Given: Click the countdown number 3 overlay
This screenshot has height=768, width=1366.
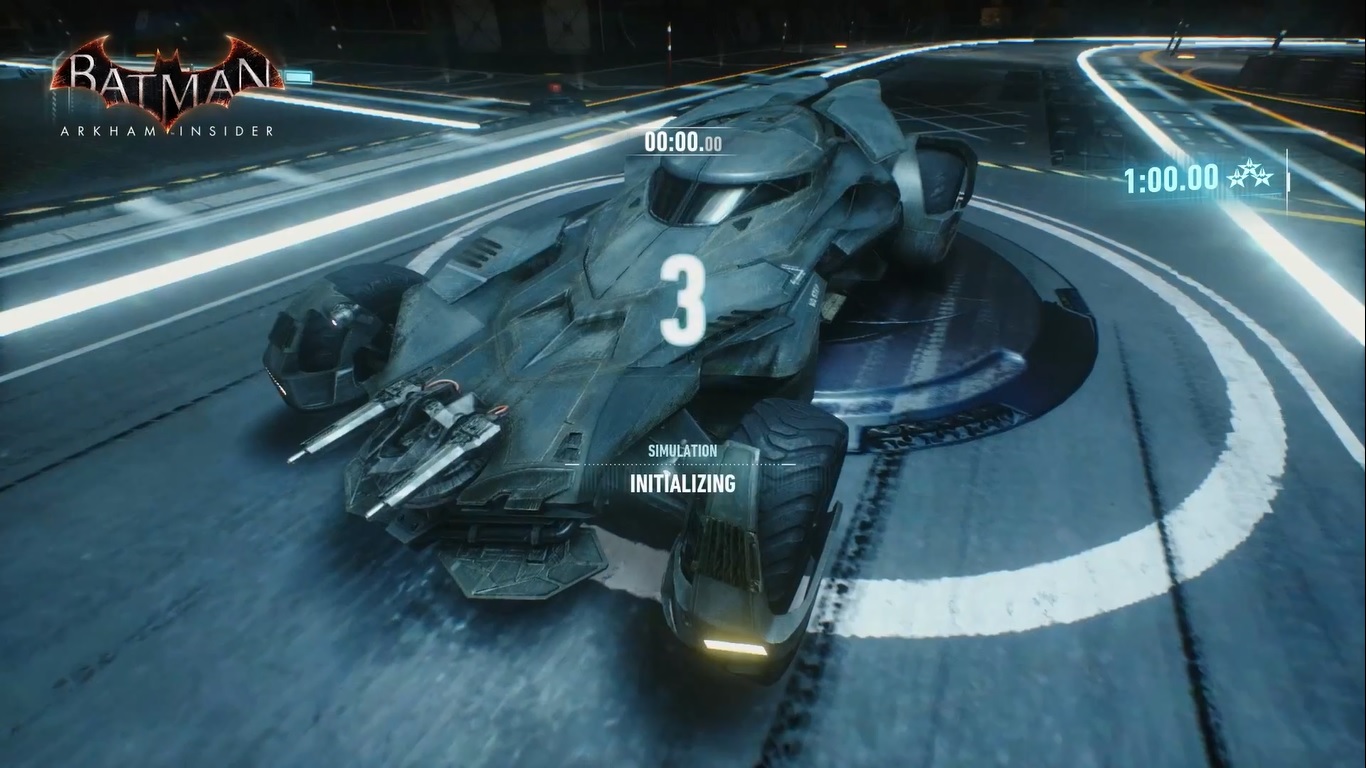Looking at the screenshot, I should click(683, 300).
